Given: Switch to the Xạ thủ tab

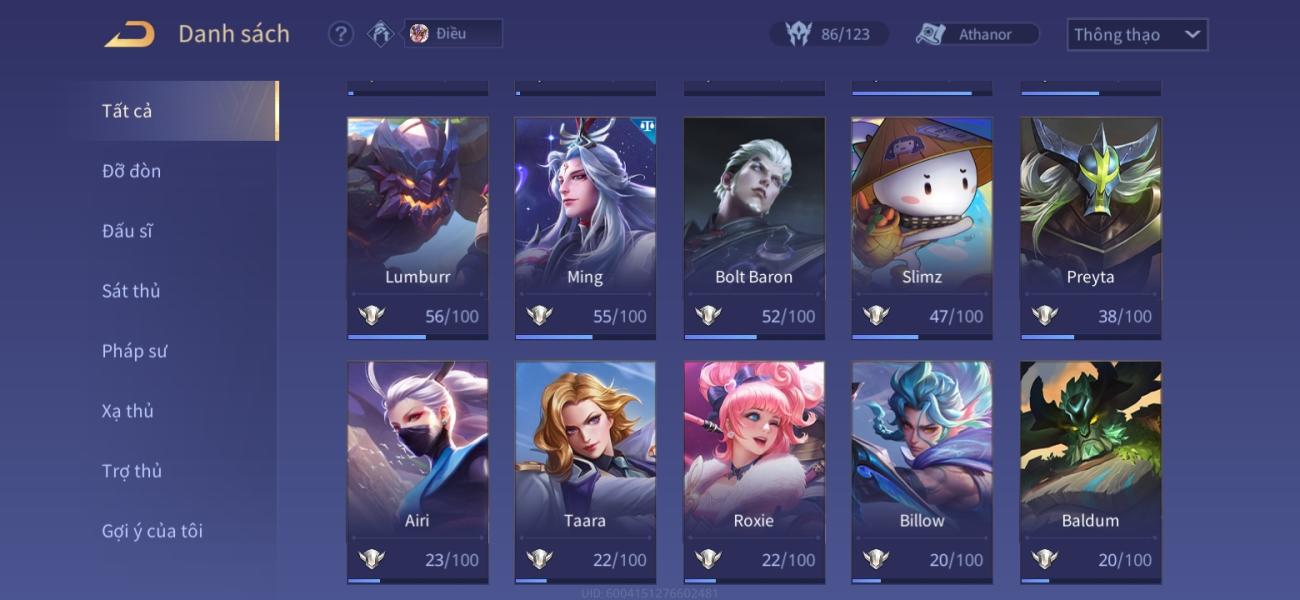Looking at the screenshot, I should [x=128, y=411].
